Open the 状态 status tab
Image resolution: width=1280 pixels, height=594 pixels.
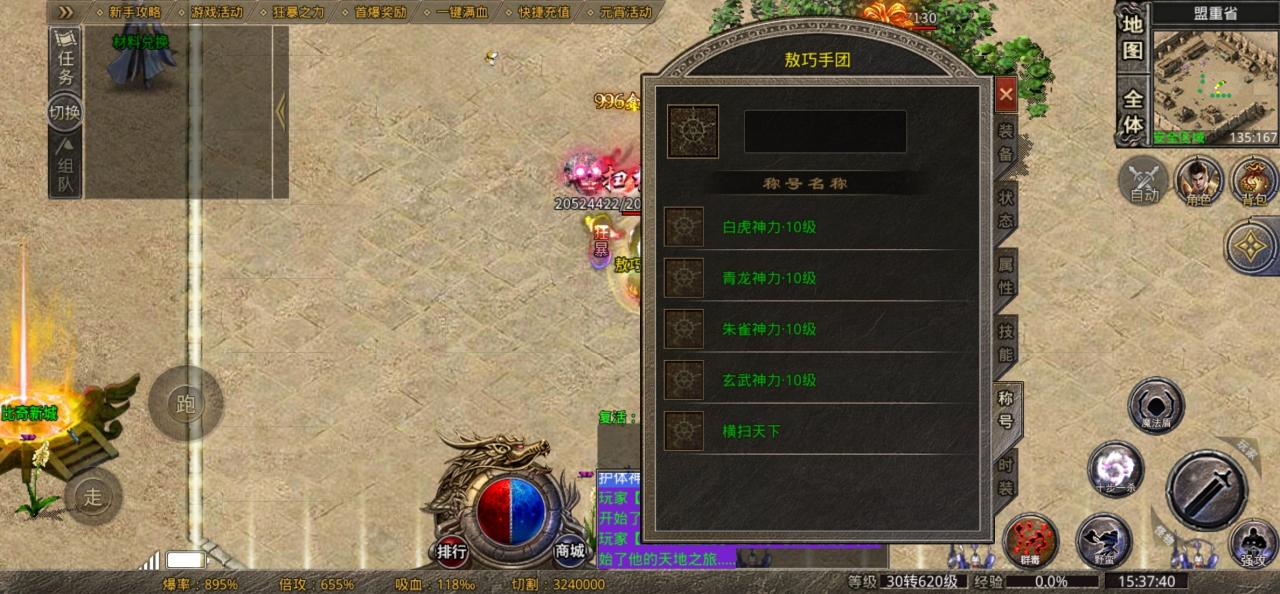1006,209
